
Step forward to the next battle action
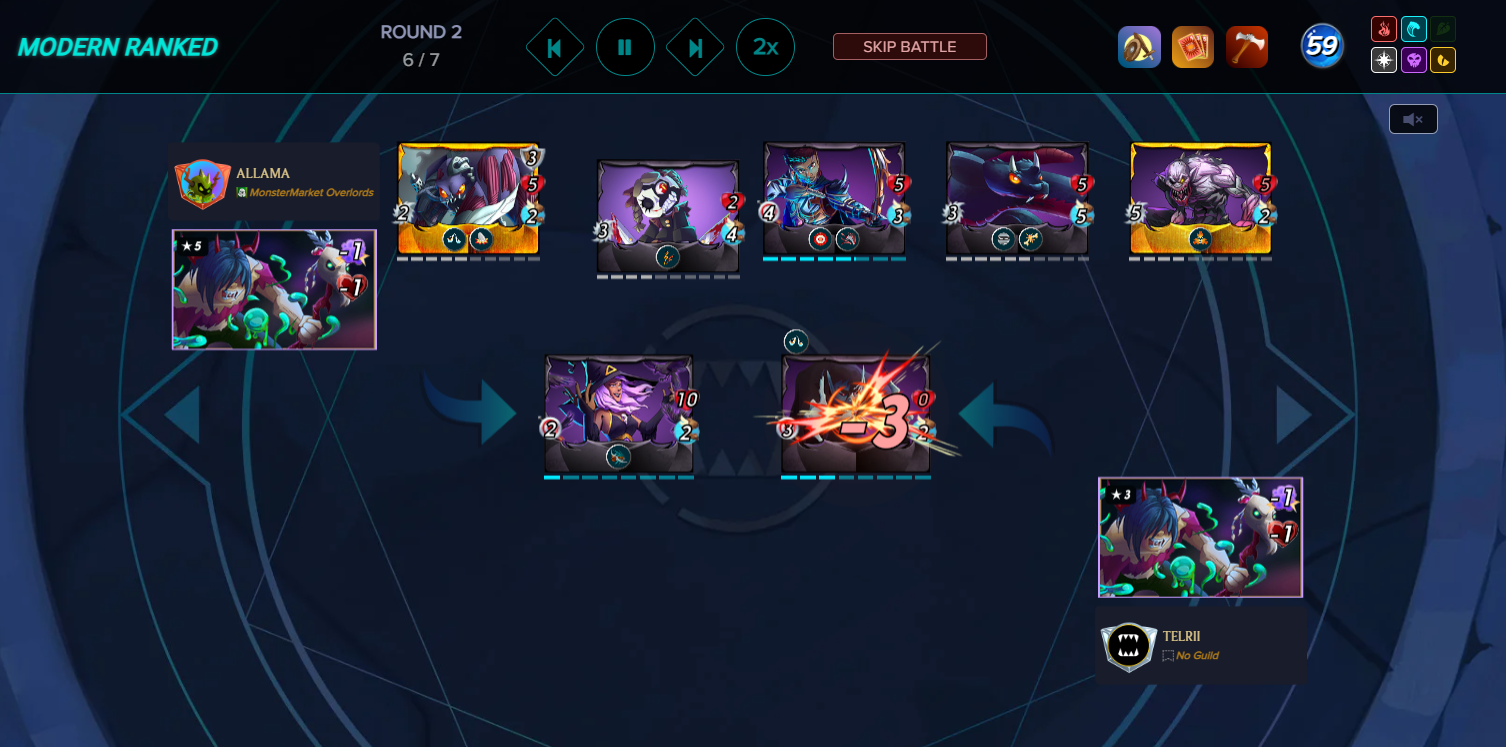coord(695,46)
